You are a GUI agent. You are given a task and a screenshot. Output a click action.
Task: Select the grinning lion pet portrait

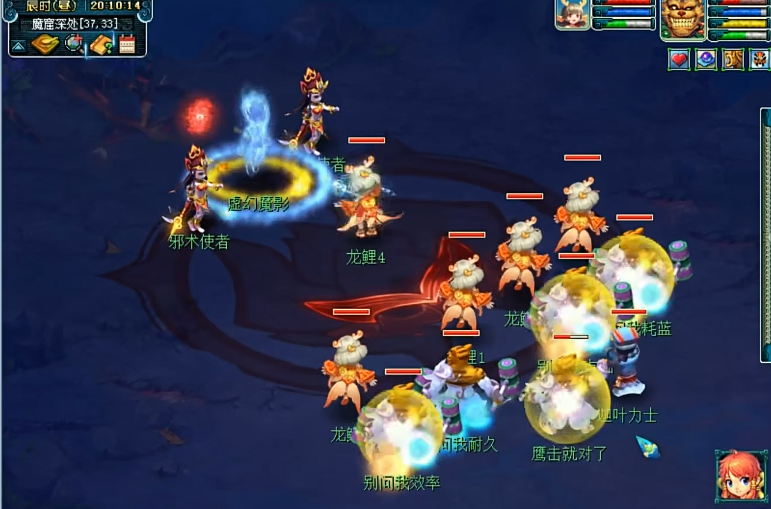point(681,17)
